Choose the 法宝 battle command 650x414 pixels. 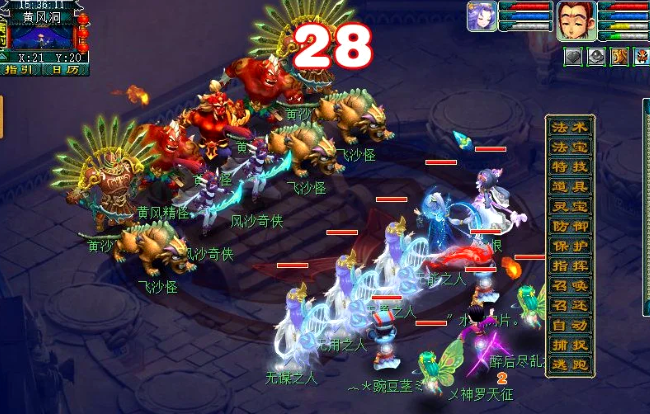[572, 146]
